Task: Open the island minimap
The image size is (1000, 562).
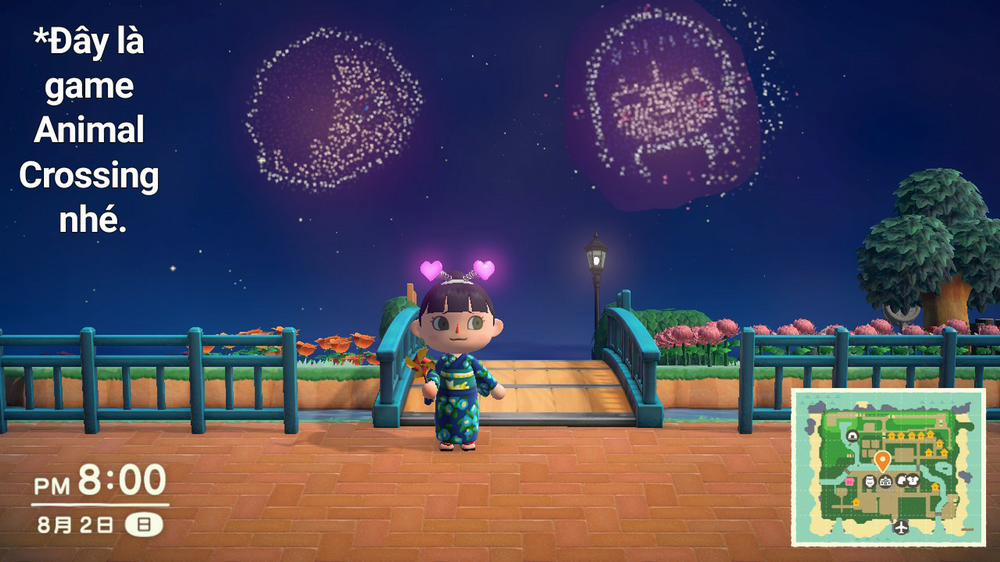Action: tap(889, 467)
